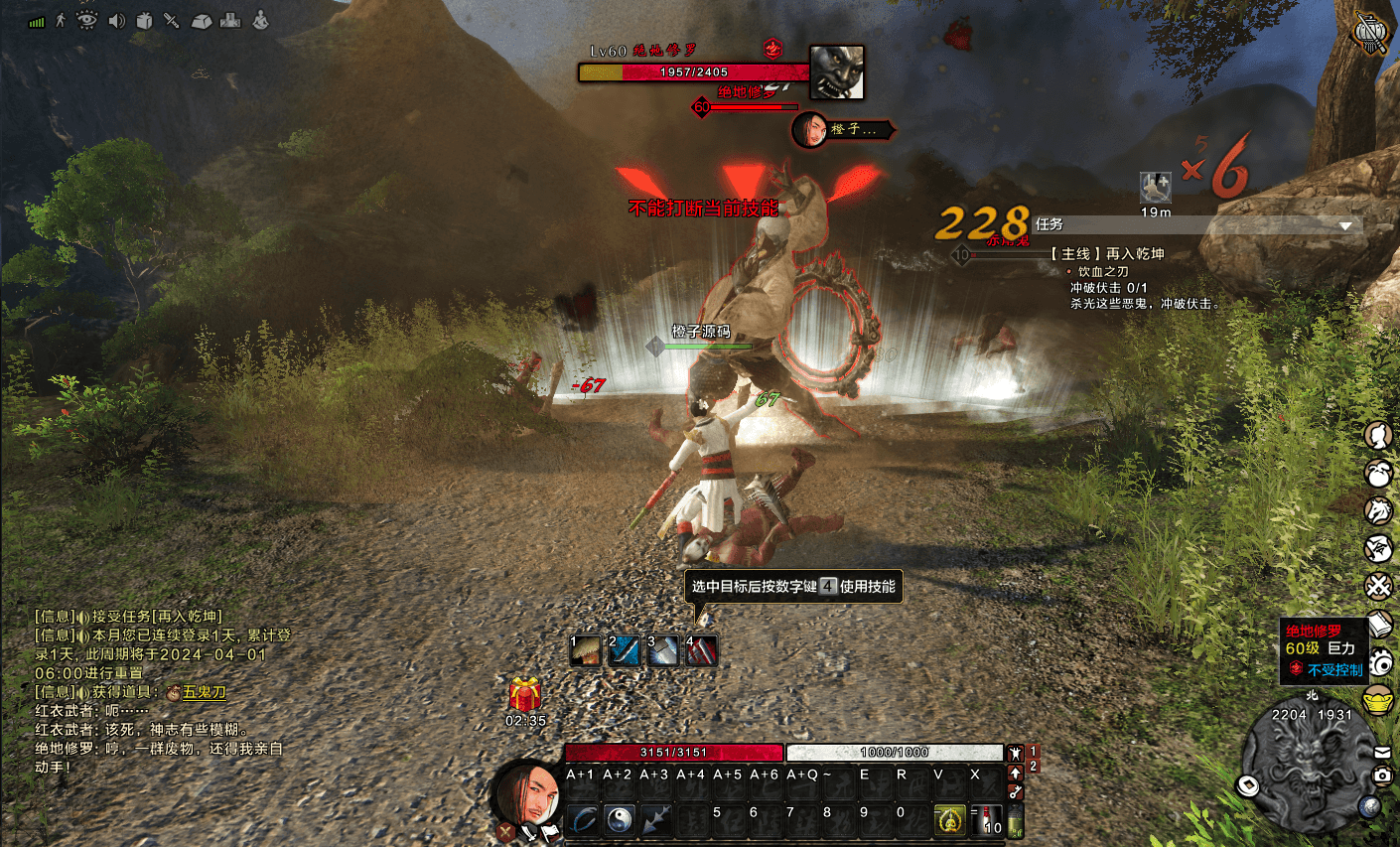
Task: Click the eye visibility icon
Action: click(87, 20)
